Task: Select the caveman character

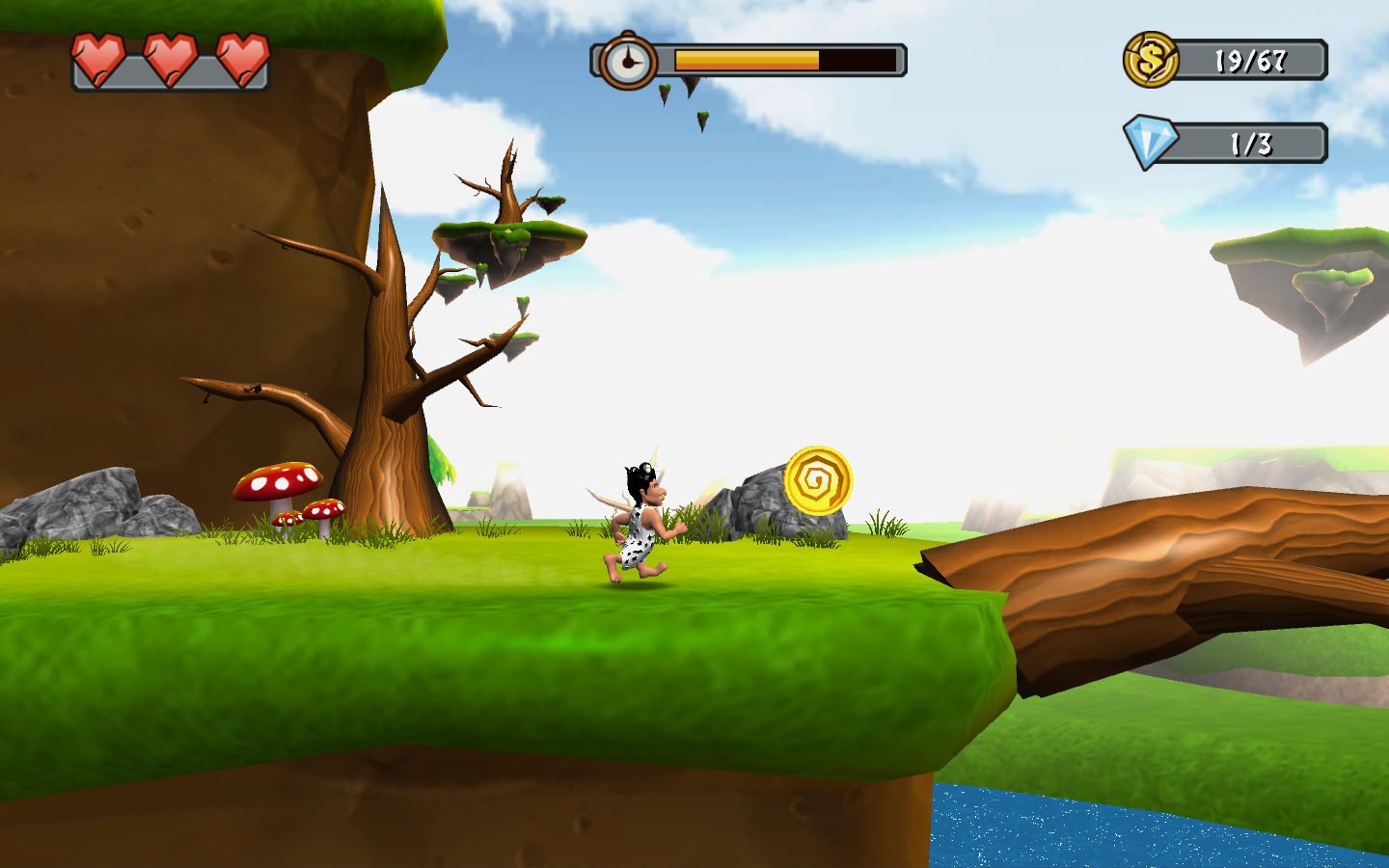Action: [x=641, y=521]
